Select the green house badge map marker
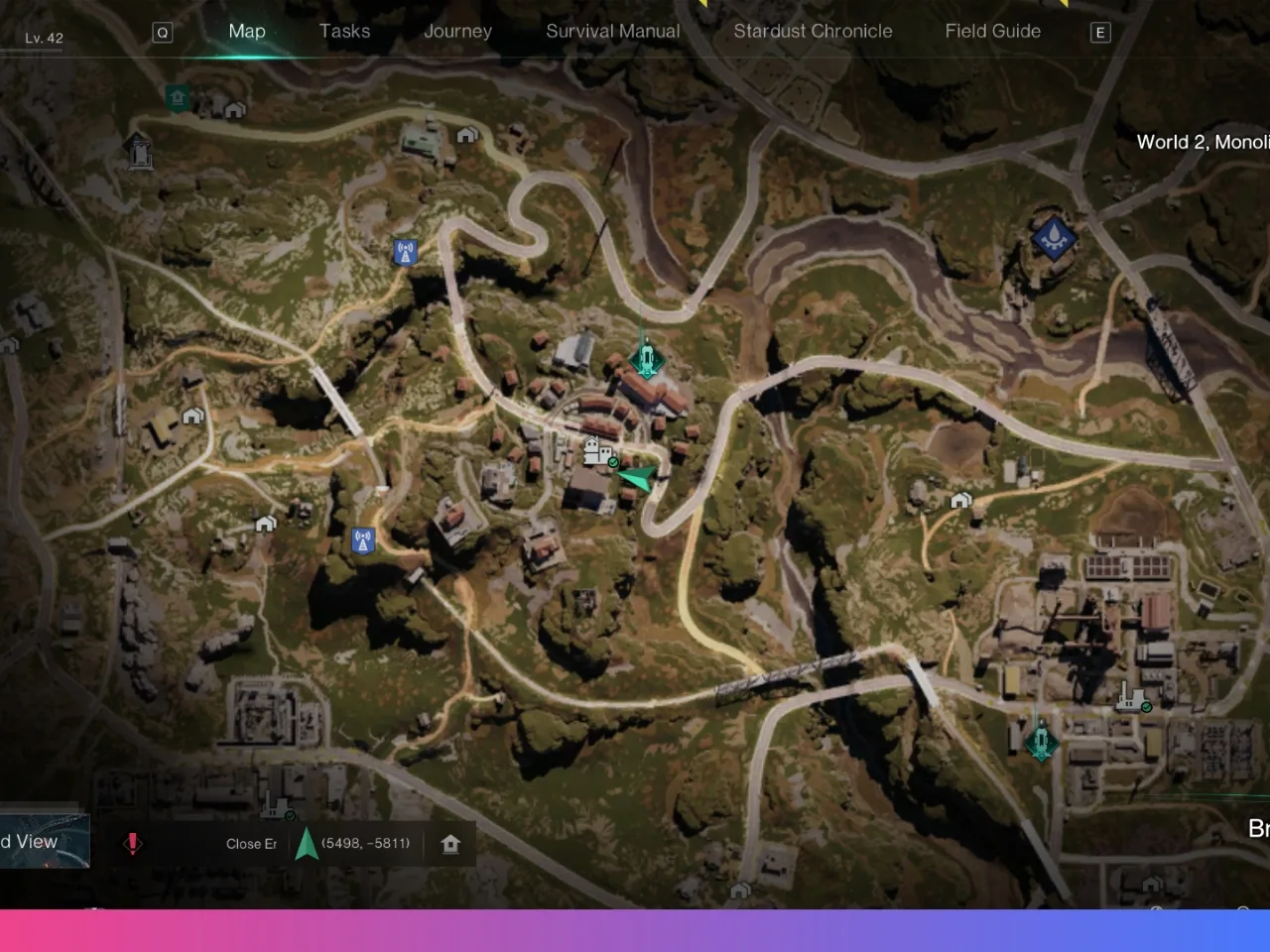The height and width of the screenshot is (952, 1270). click(x=178, y=97)
